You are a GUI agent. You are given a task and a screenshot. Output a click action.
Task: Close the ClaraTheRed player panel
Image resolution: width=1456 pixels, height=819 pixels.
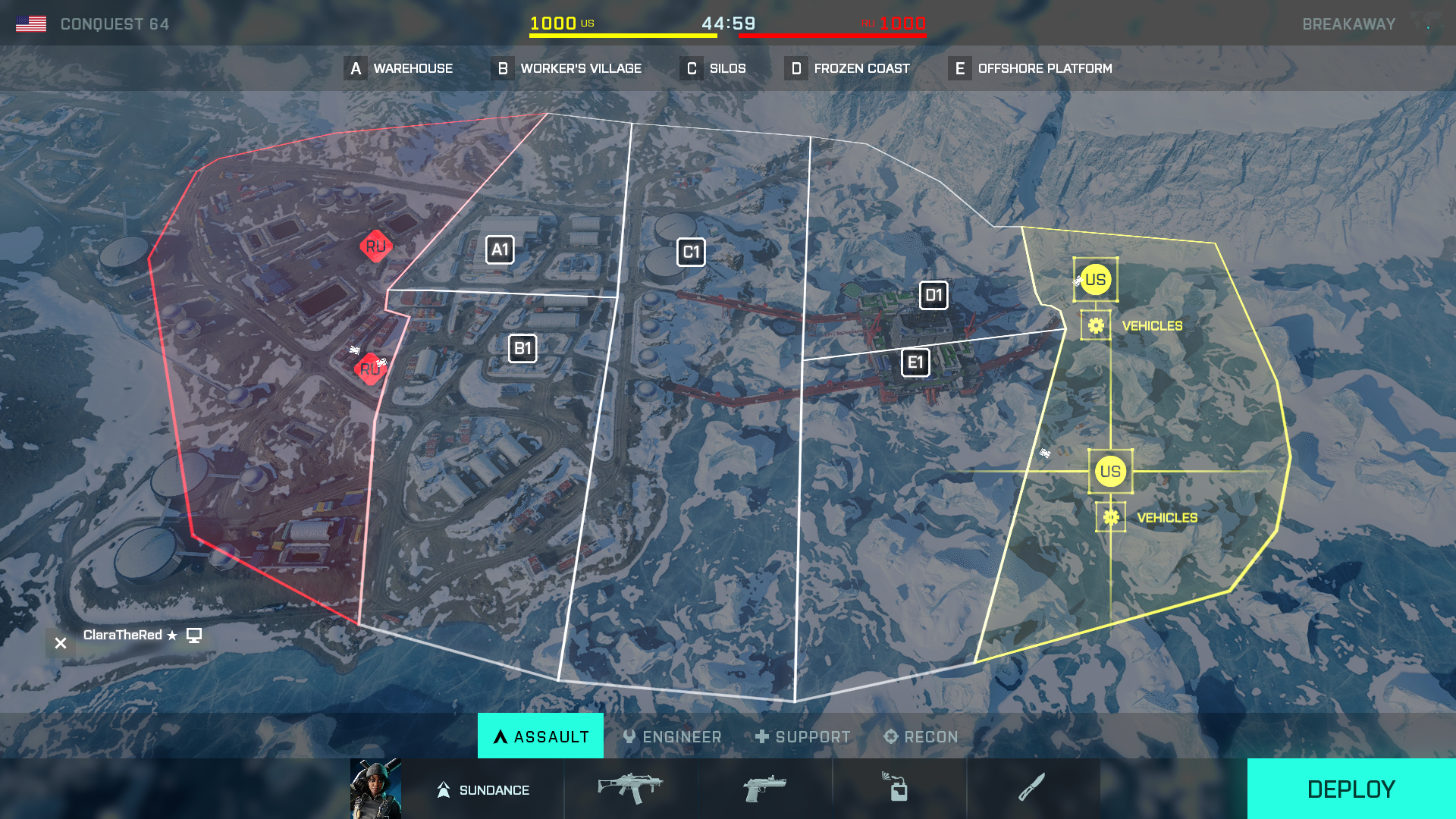(x=61, y=643)
